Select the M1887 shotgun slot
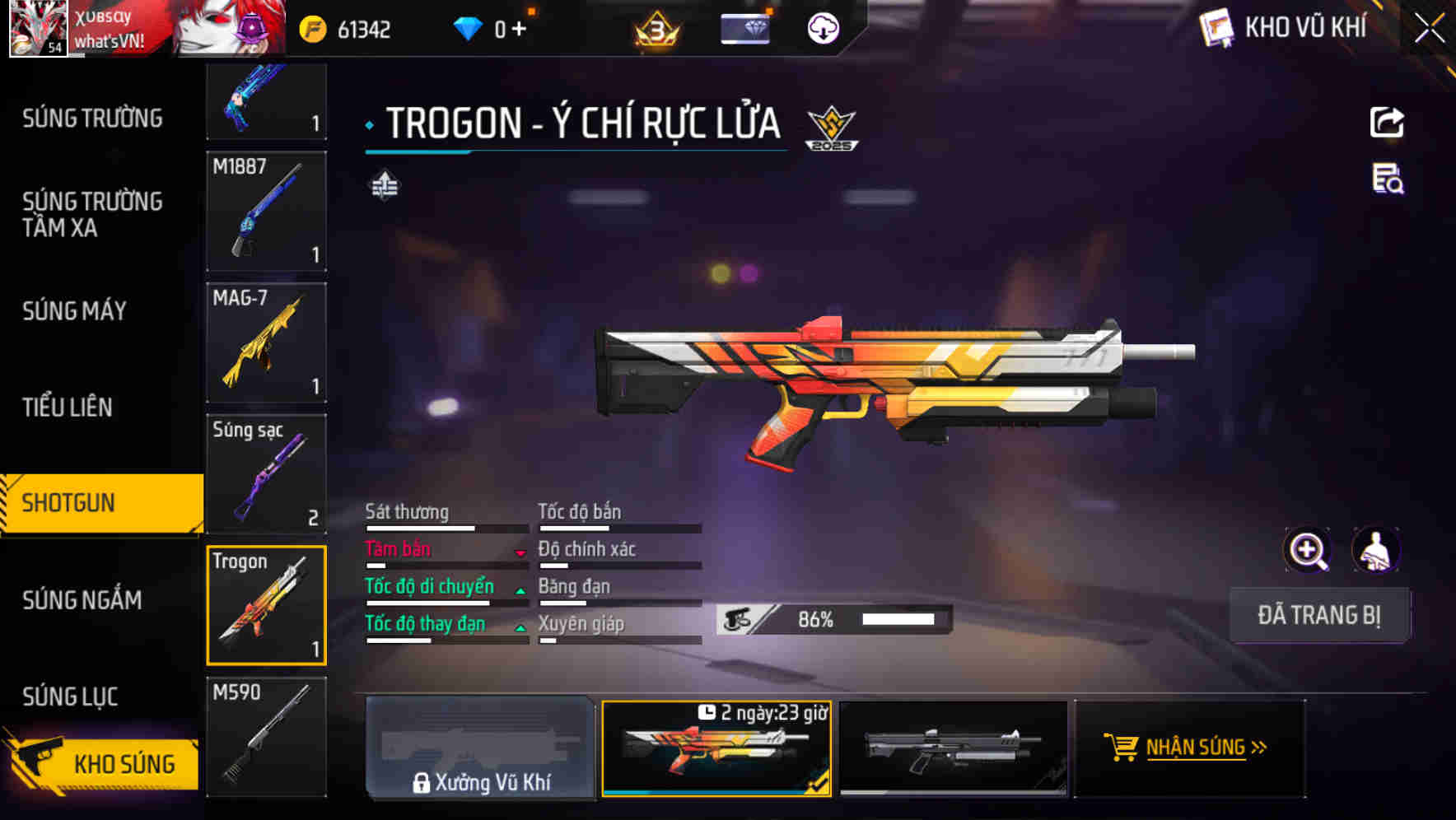 point(266,211)
